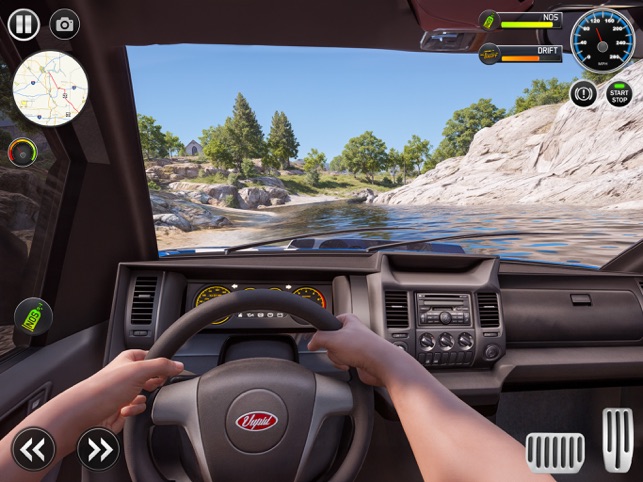Tap the accelerator pedal
643x482 pixels.
(x=617, y=439)
